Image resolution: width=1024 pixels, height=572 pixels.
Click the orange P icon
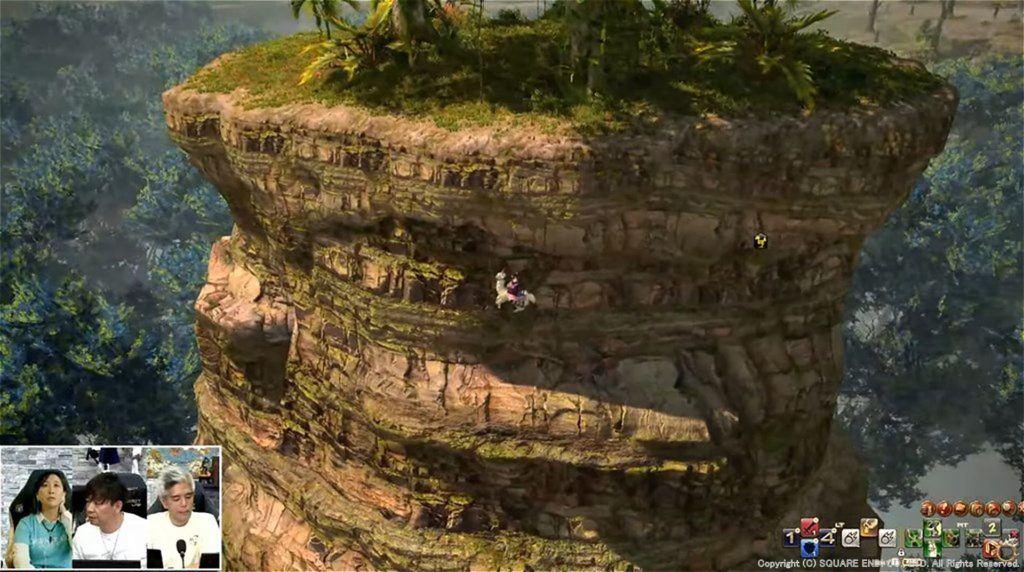pos(992,548)
